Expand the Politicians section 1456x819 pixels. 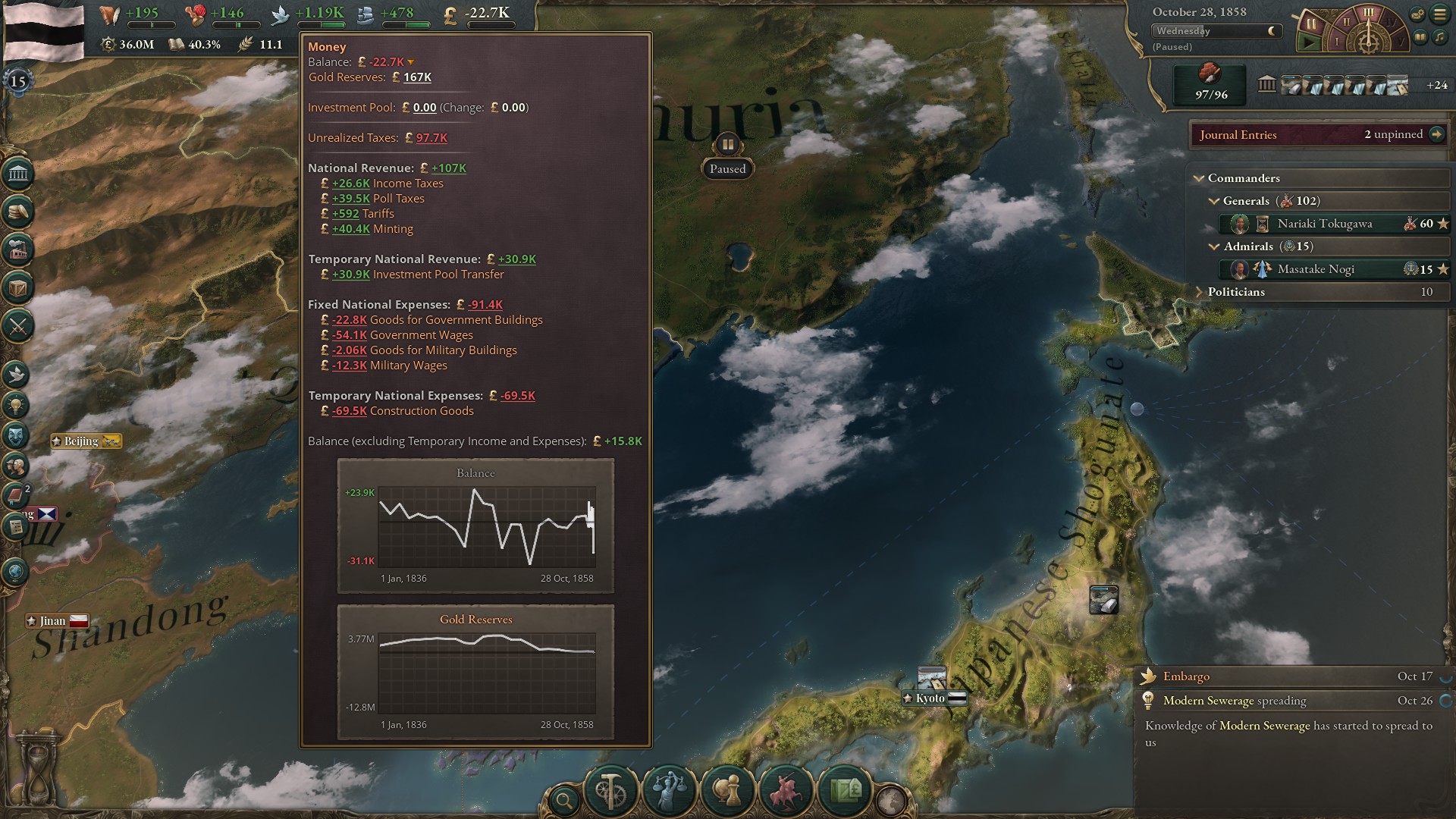(x=1199, y=291)
